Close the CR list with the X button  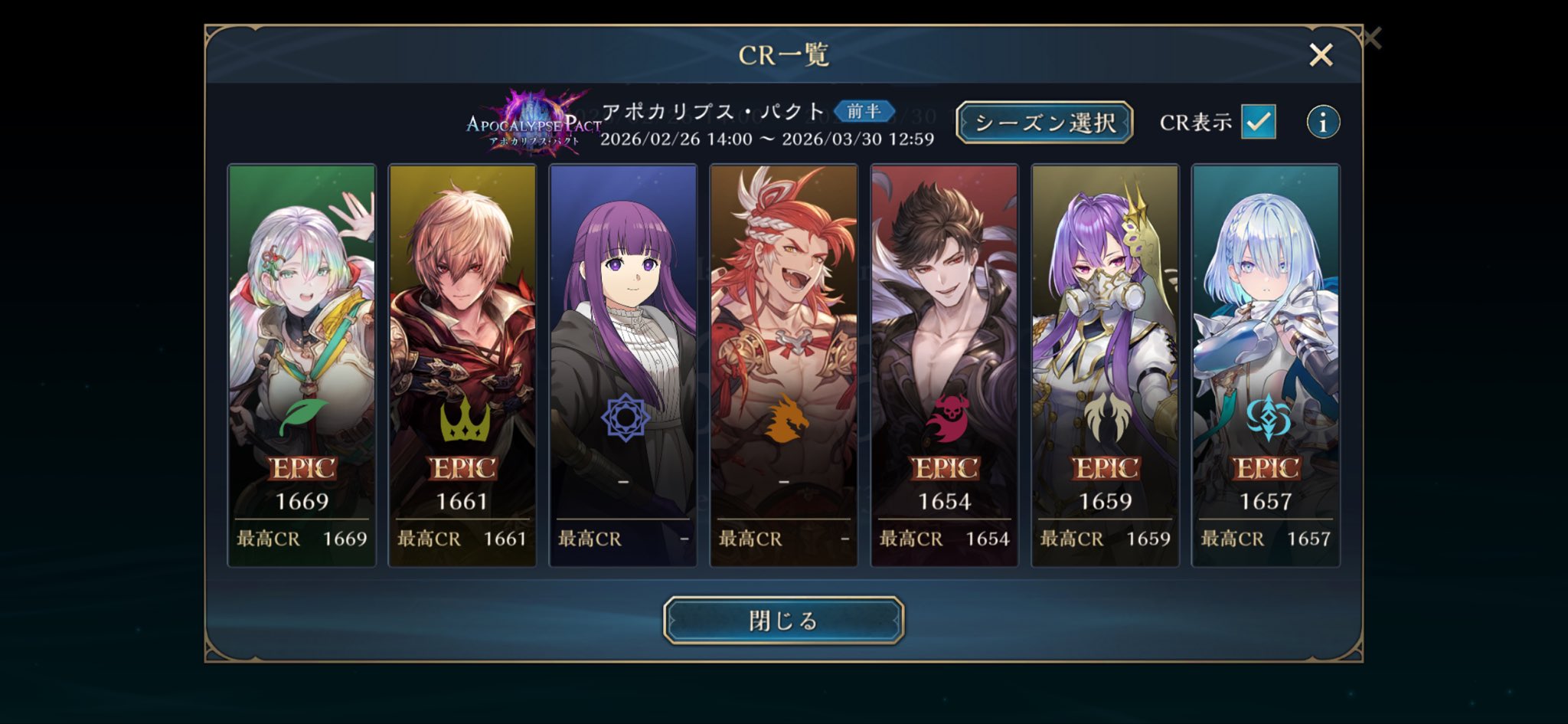1321,54
